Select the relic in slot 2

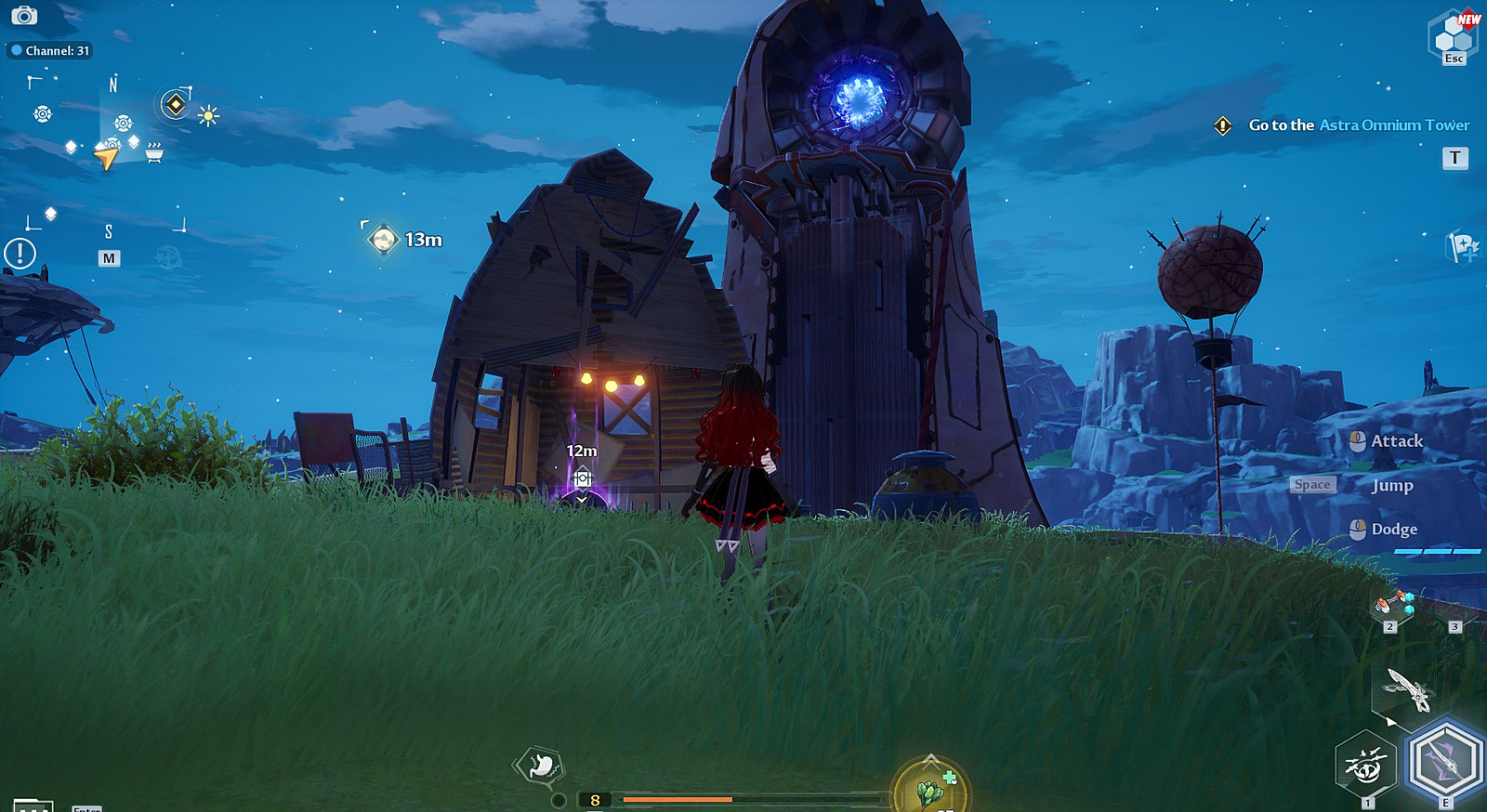1392,606
